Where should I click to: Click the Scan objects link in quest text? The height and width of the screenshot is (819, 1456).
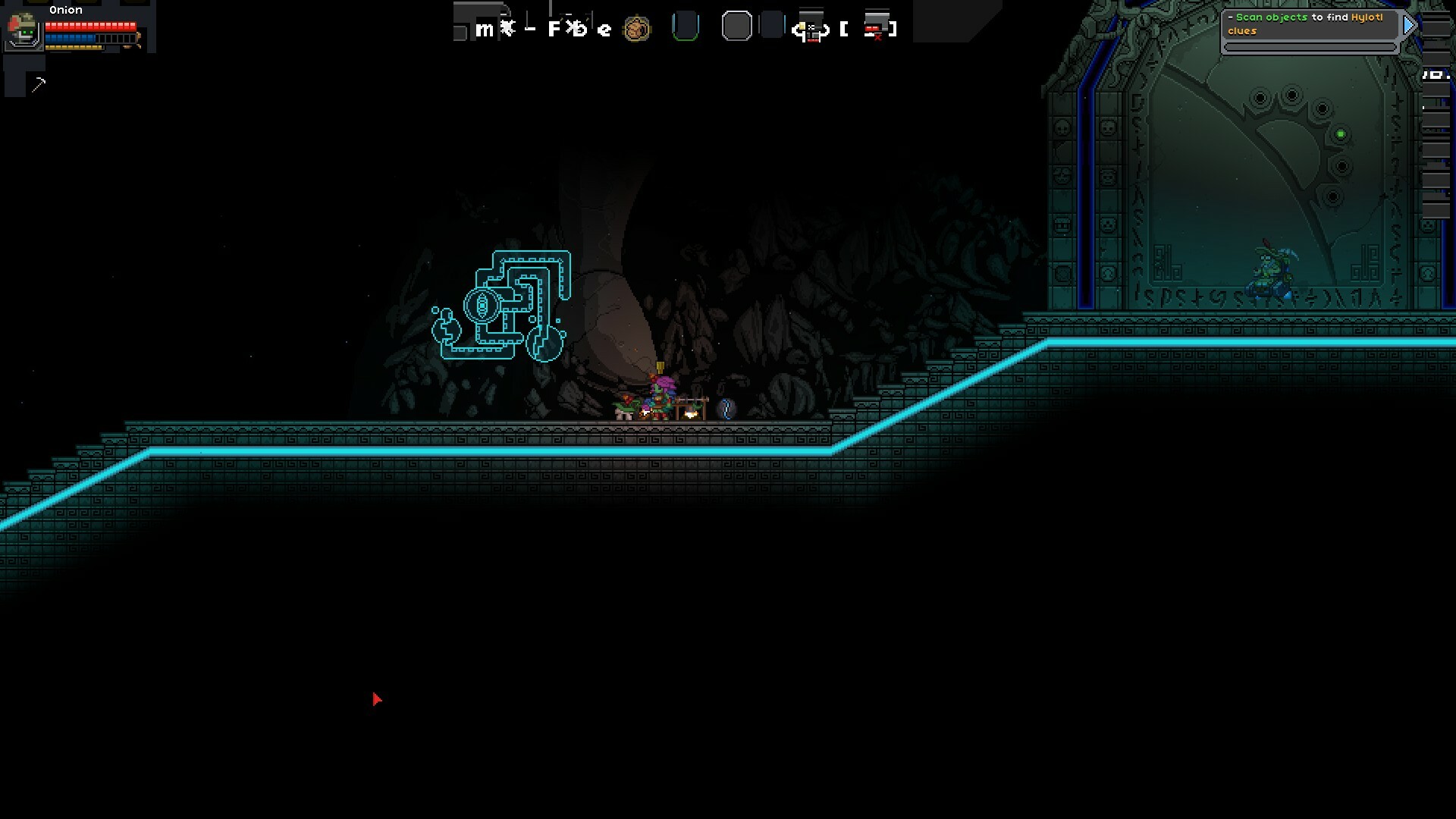(1272, 16)
